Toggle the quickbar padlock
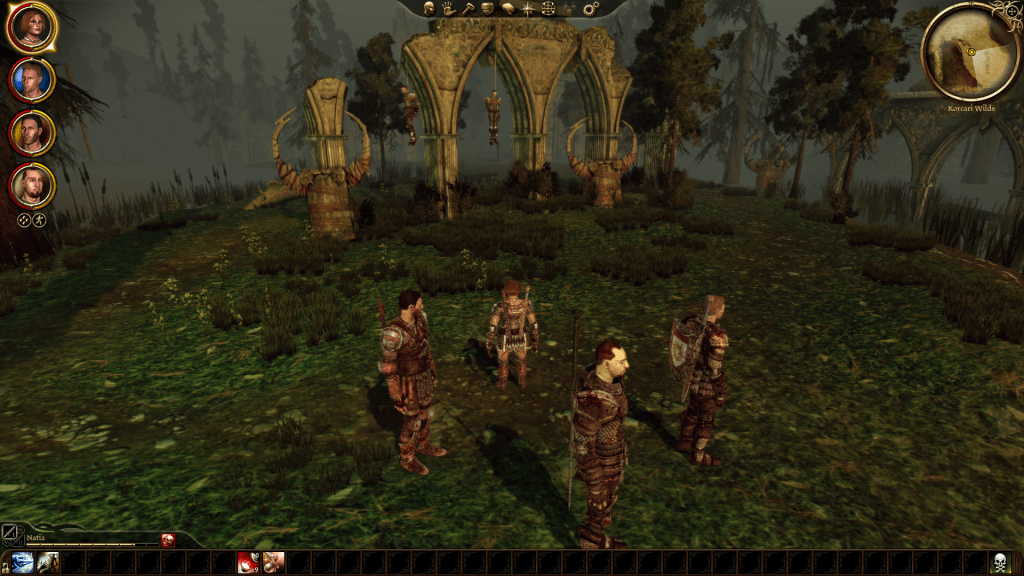This screenshot has height=576, width=1024. tap(5, 563)
